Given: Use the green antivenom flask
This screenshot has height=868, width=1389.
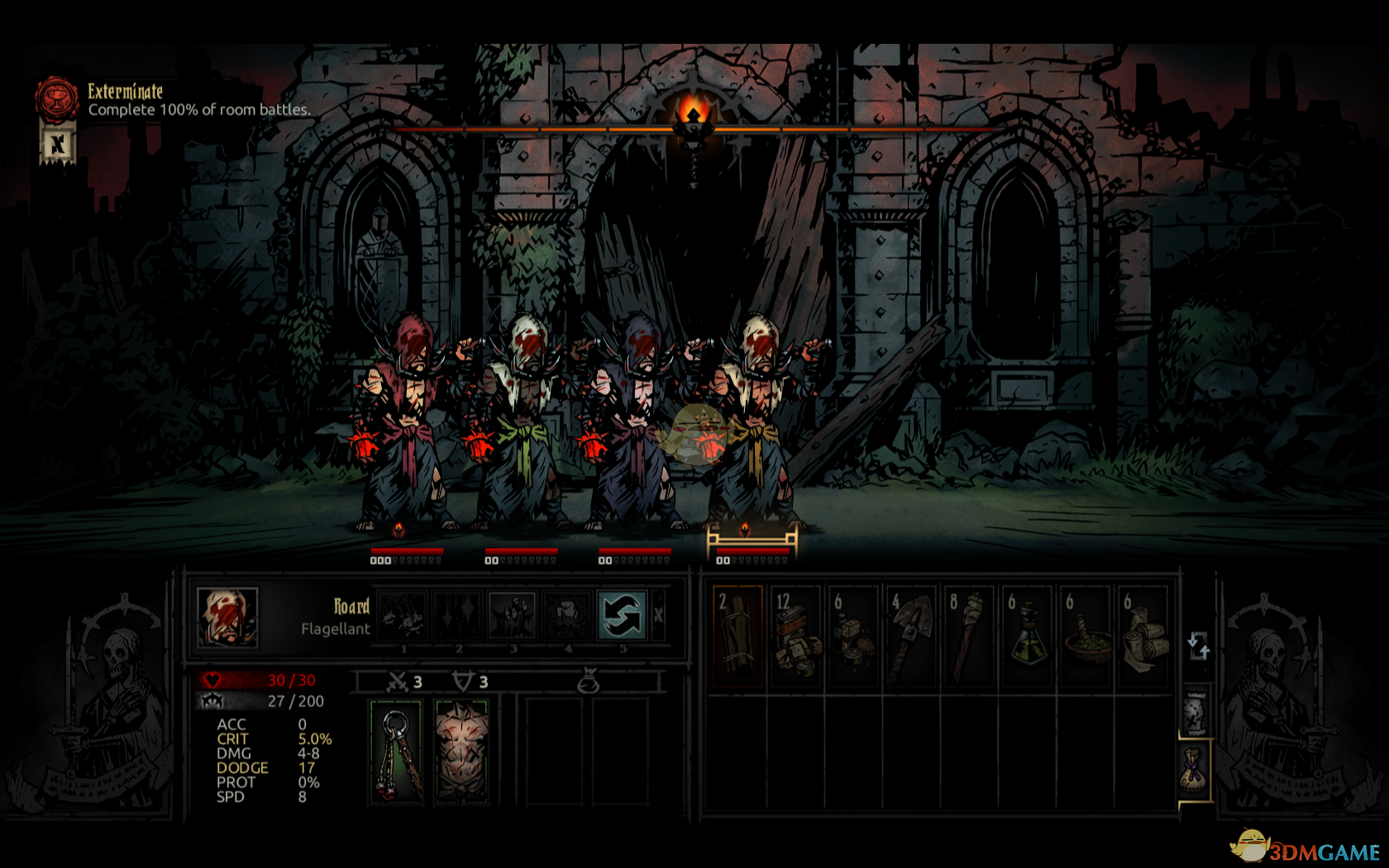Looking at the screenshot, I should coord(1027,636).
